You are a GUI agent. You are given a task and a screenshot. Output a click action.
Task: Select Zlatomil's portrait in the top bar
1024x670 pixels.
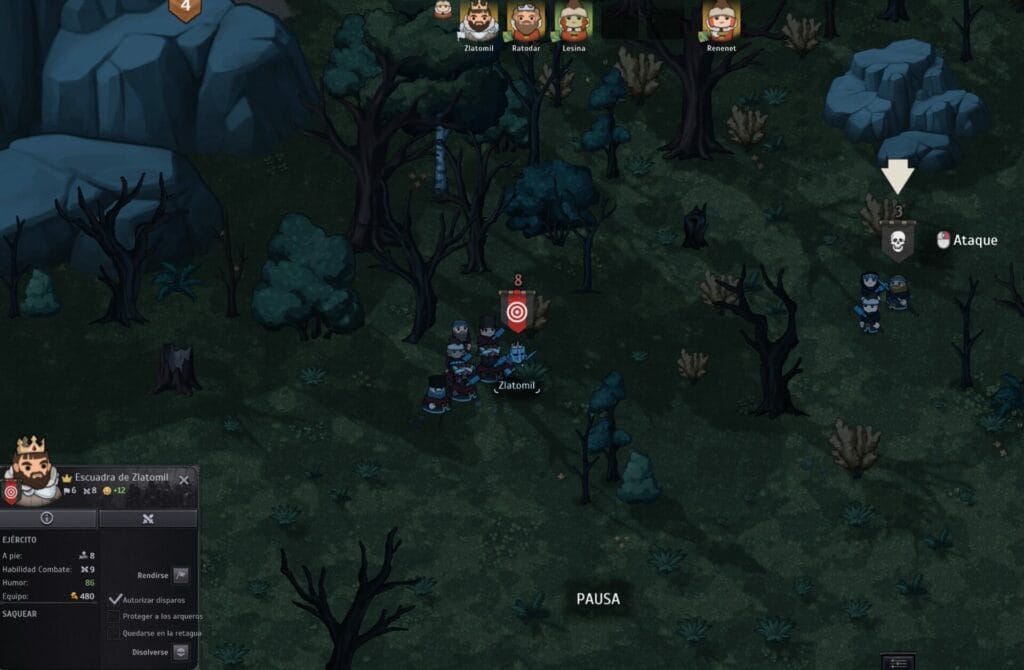click(x=479, y=20)
